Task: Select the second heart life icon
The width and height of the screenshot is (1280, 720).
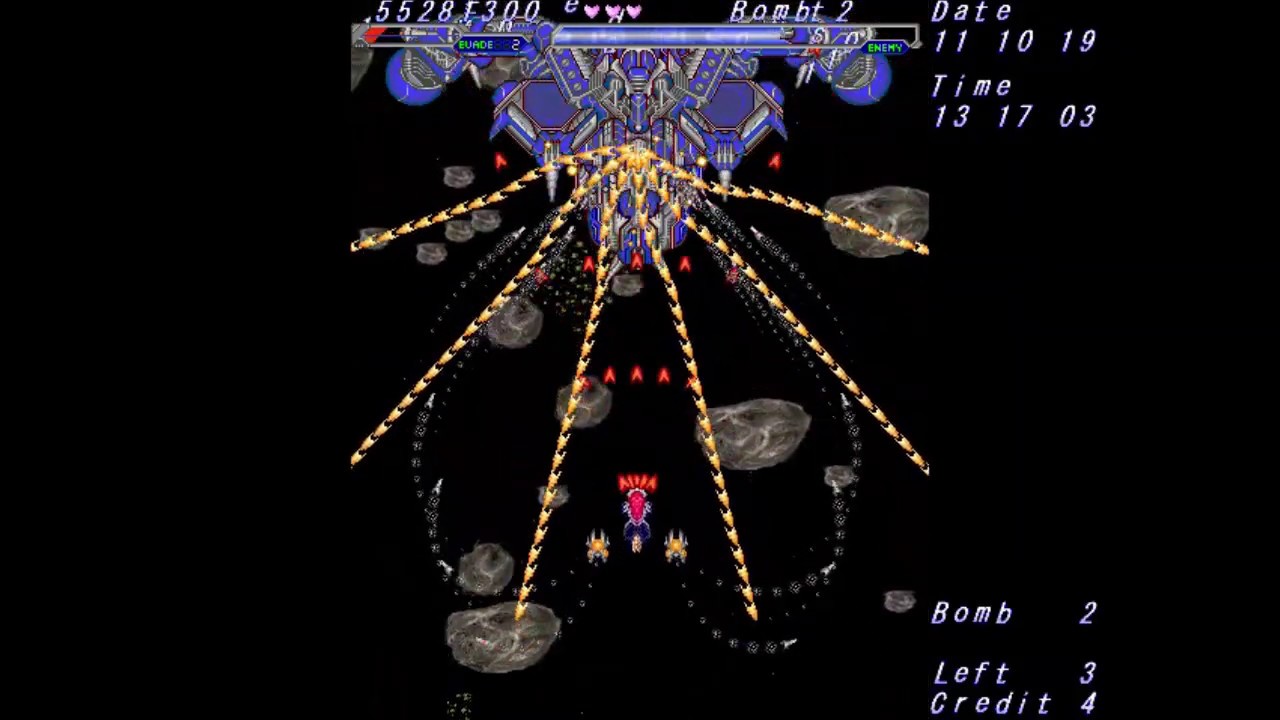Action: tap(611, 11)
